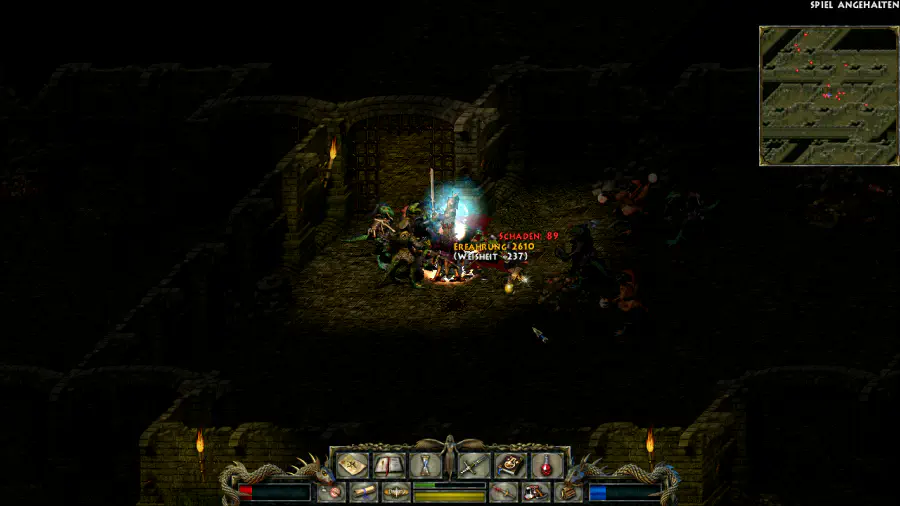Select the sword icon button
The width and height of the screenshot is (900, 506).
pyautogui.click(x=474, y=464)
